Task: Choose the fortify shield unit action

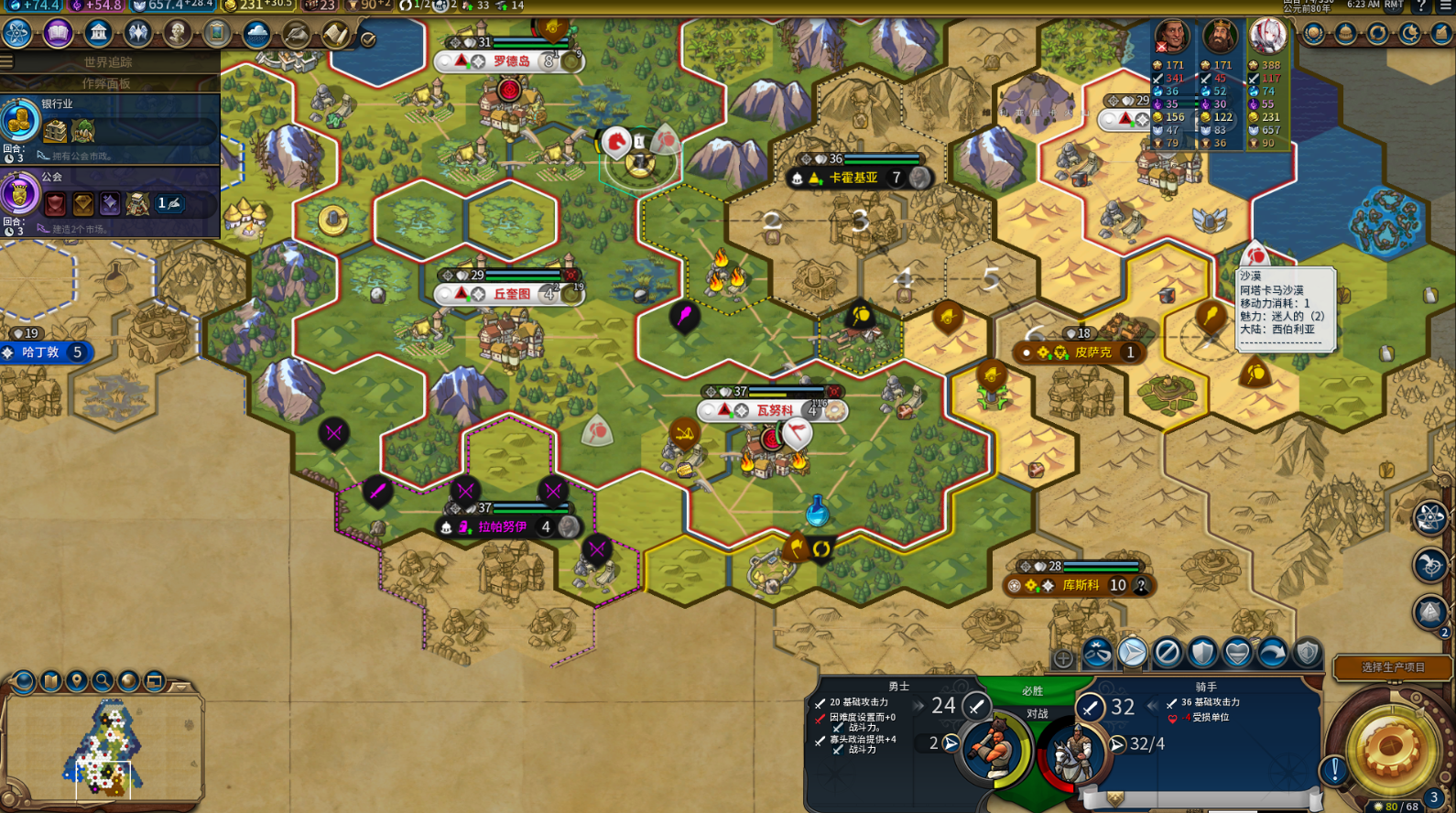Action: [x=1202, y=653]
